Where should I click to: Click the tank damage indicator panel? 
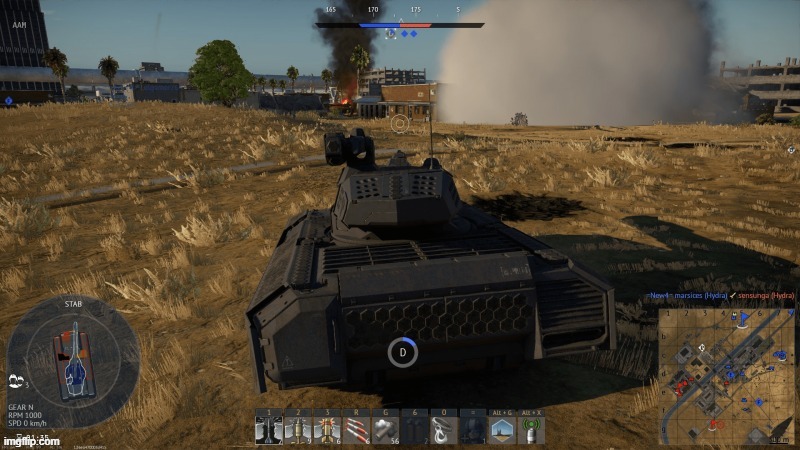72,355
